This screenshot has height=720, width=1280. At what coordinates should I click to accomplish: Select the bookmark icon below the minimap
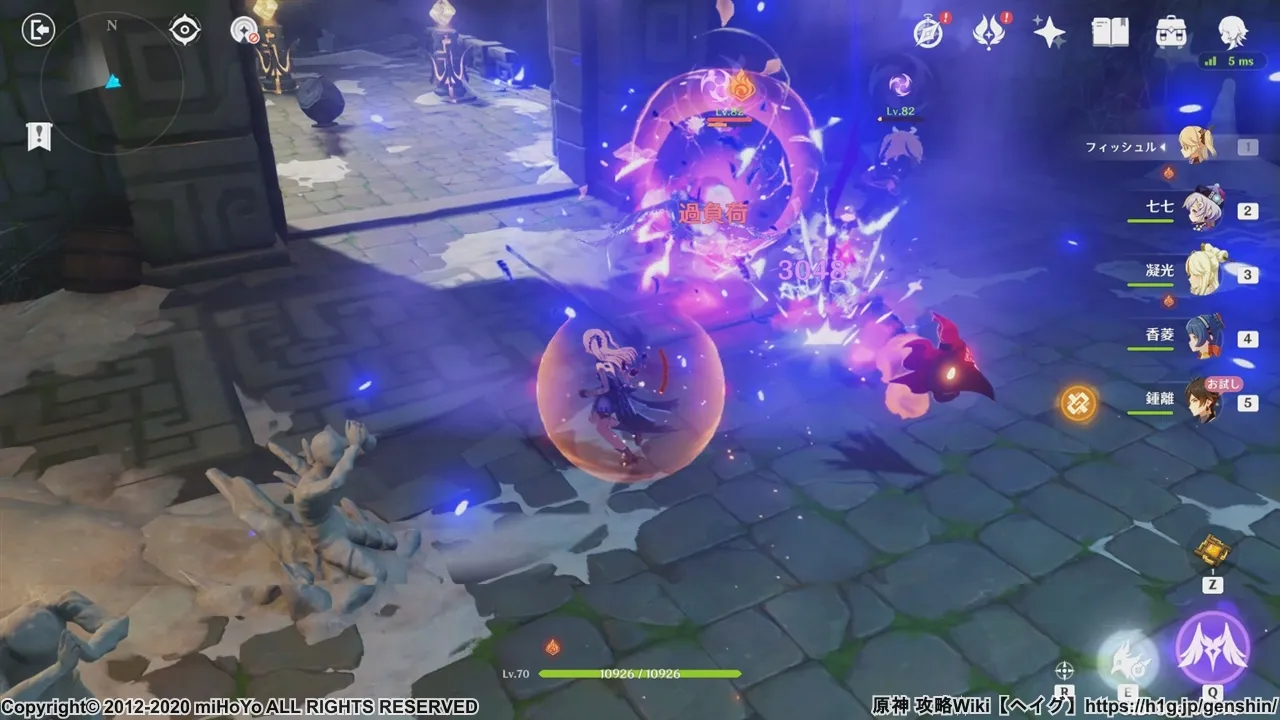pyautogui.click(x=39, y=136)
